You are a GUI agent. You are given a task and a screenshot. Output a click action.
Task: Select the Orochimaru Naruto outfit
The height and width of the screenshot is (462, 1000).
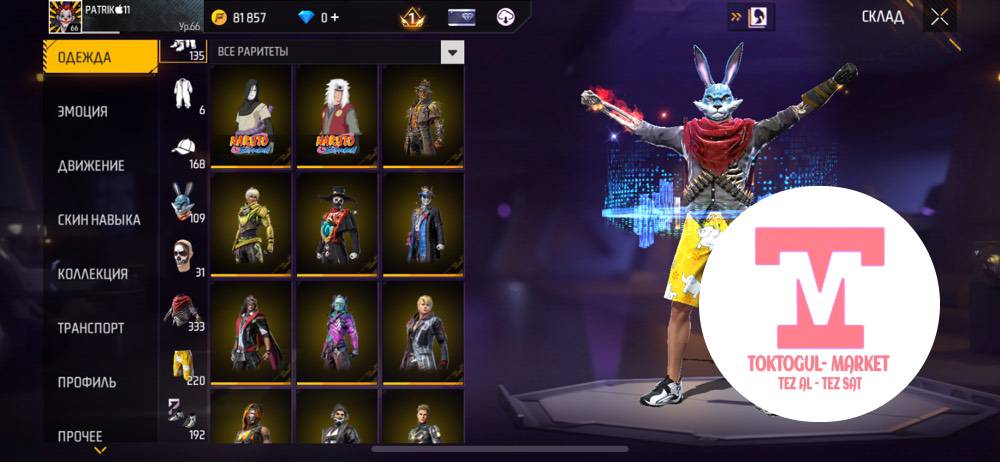[x=249, y=116]
